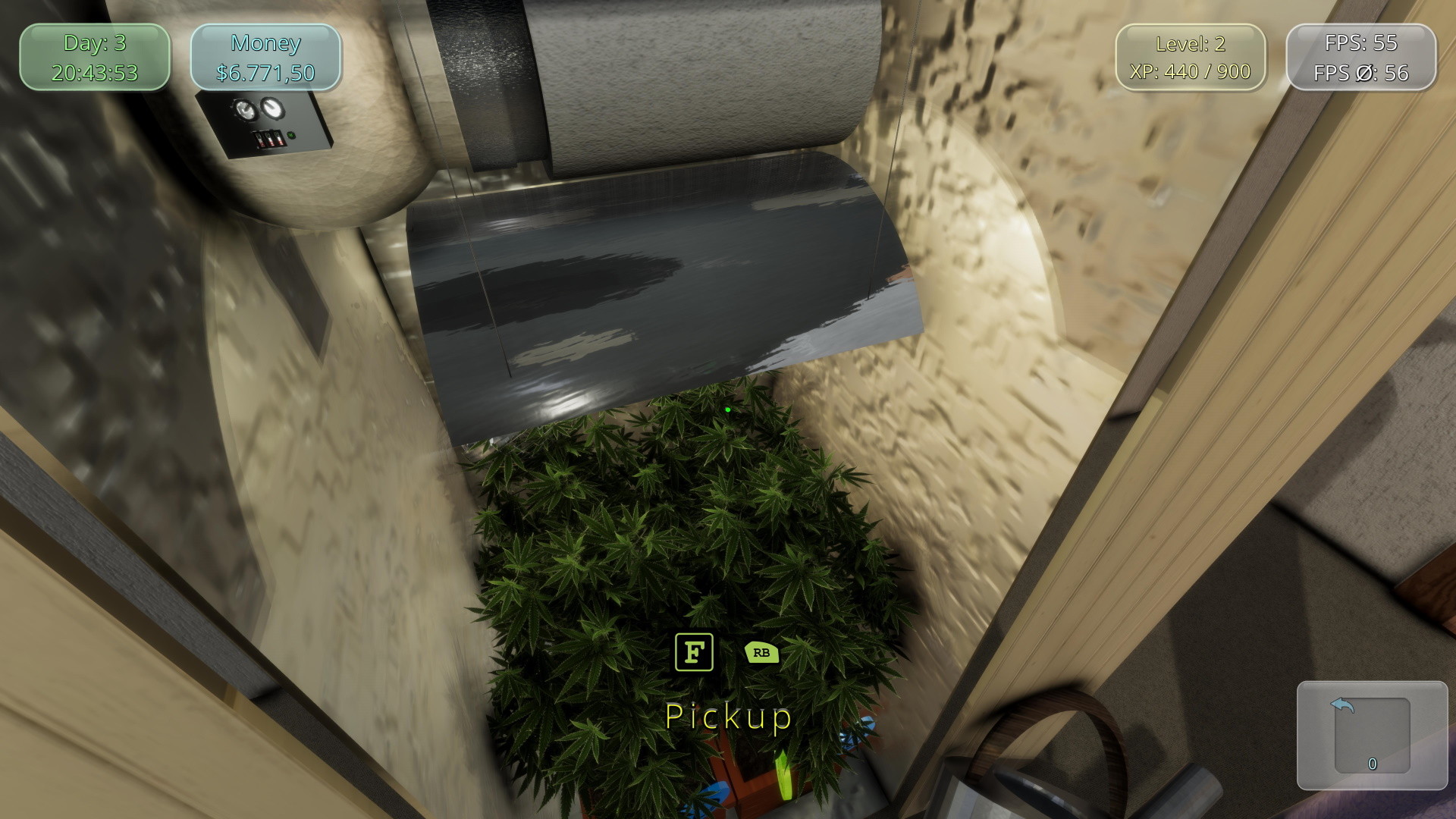This screenshot has width=1456, height=819.
Task: Click the FPS 55 counter display
Action: pyautogui.click(x=1361, y=43)
